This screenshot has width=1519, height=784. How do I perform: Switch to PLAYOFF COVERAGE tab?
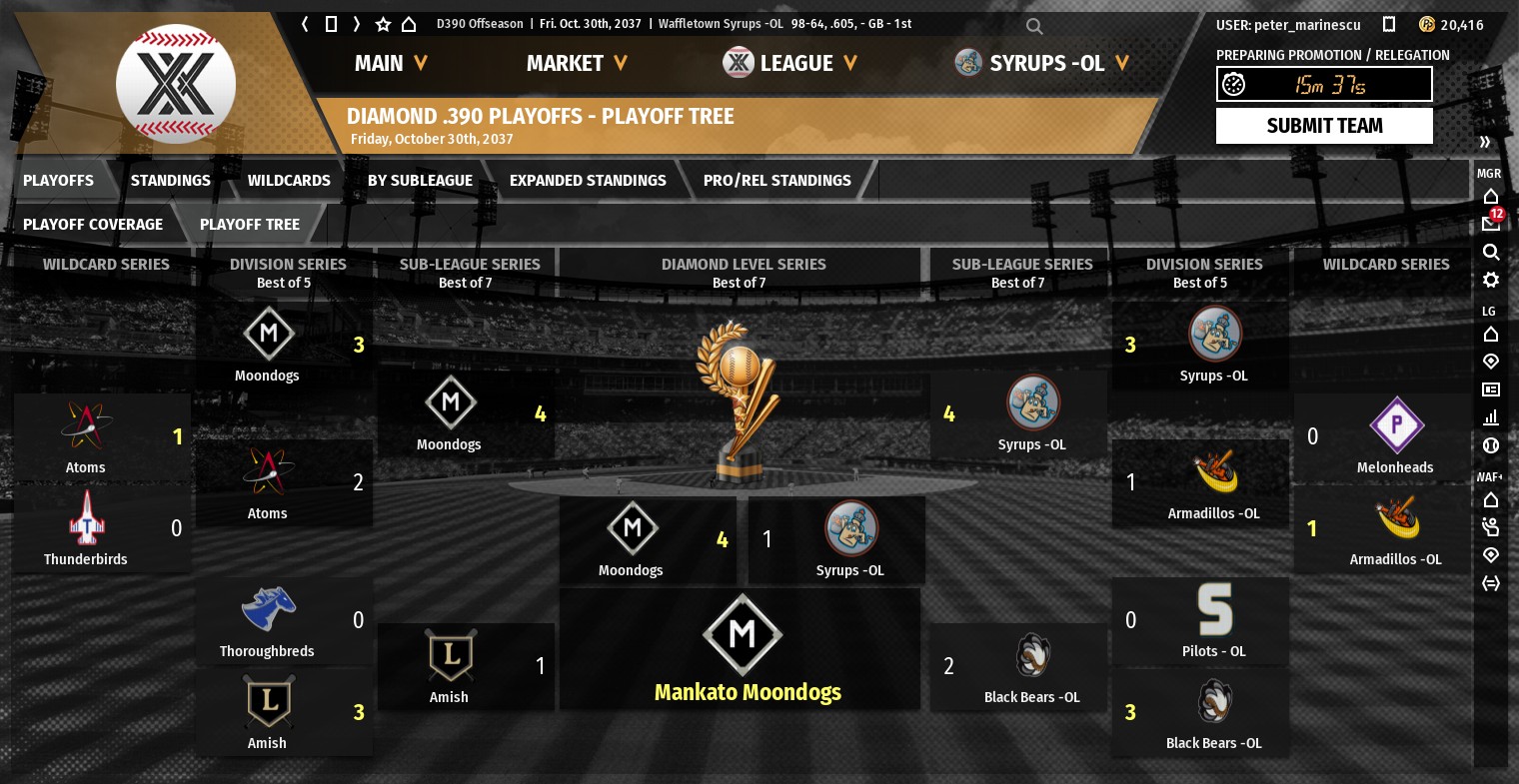click(93, 225)
